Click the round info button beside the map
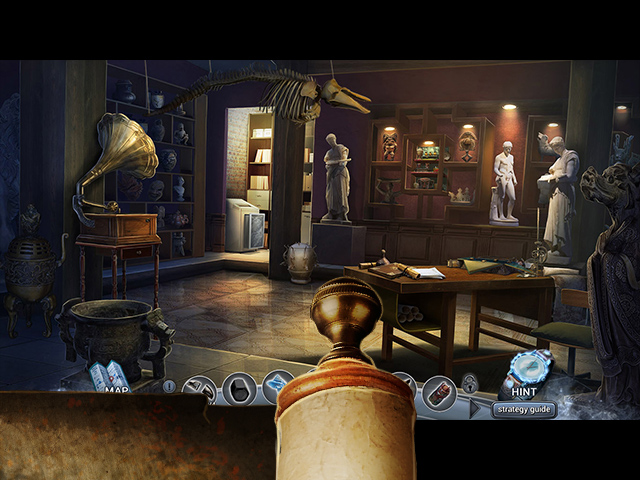The image size is (640, 480). [169, 386]
